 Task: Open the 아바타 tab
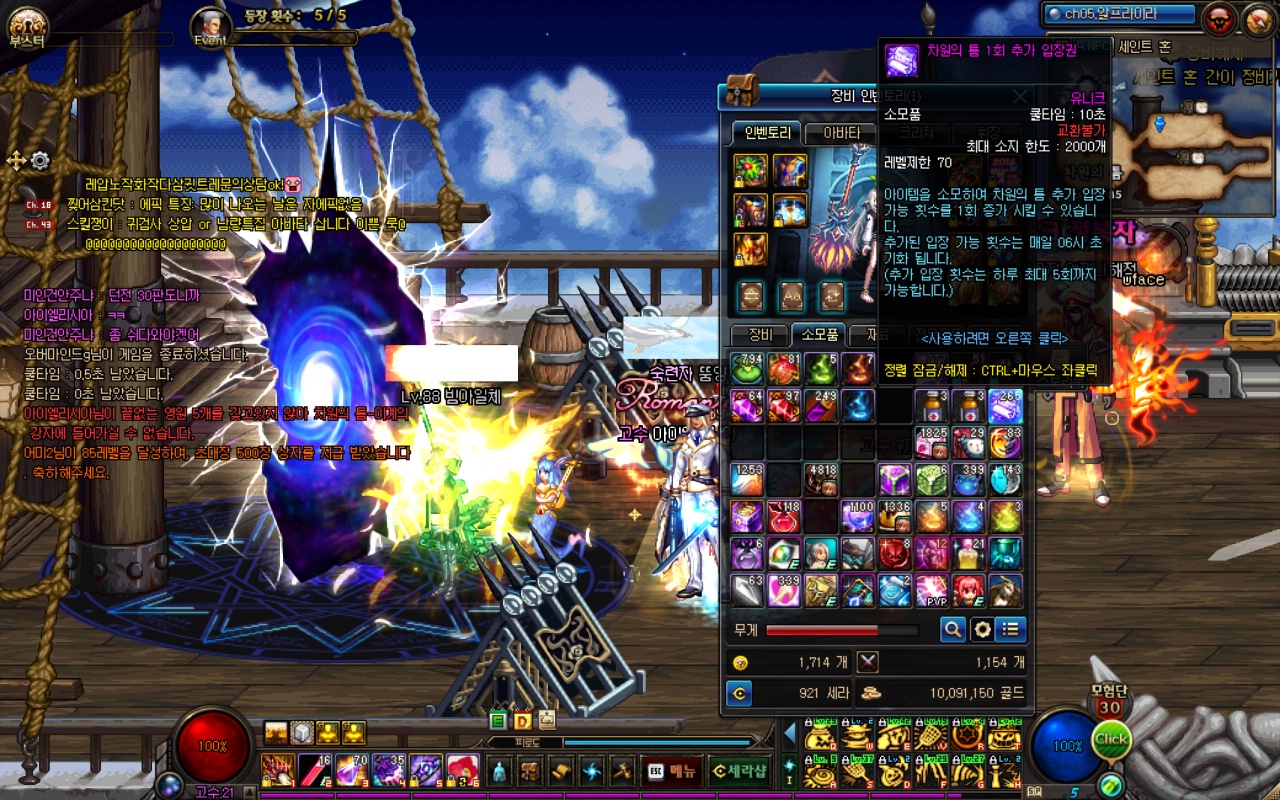(841, 133)
